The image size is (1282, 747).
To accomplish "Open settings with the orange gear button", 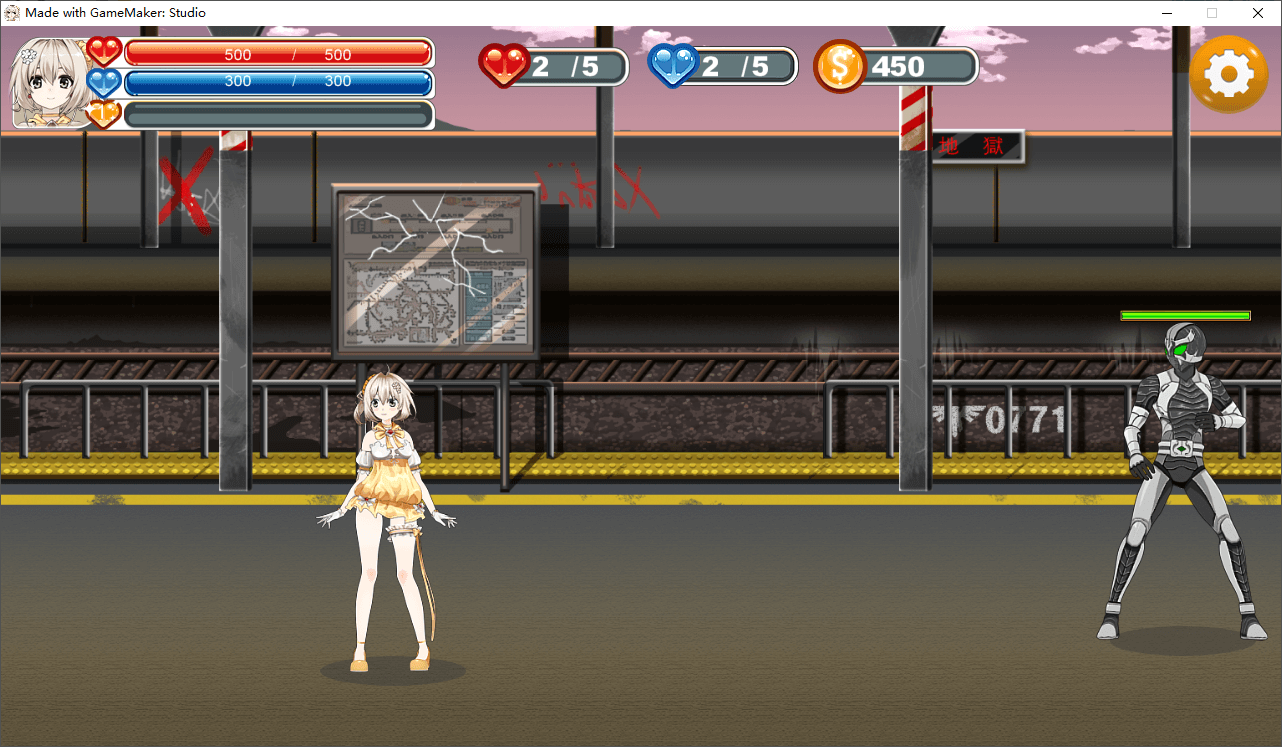I will pos(1229,74).
